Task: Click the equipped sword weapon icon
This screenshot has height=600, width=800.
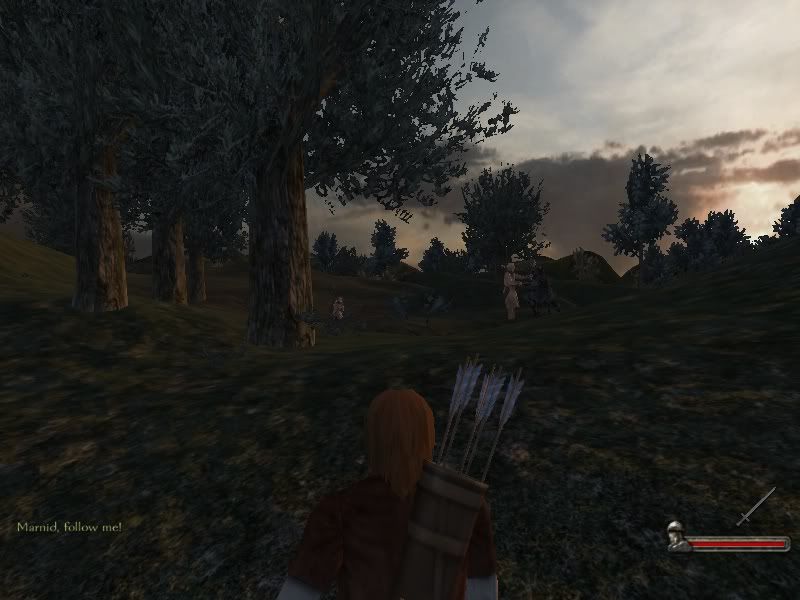Action: 756,506
